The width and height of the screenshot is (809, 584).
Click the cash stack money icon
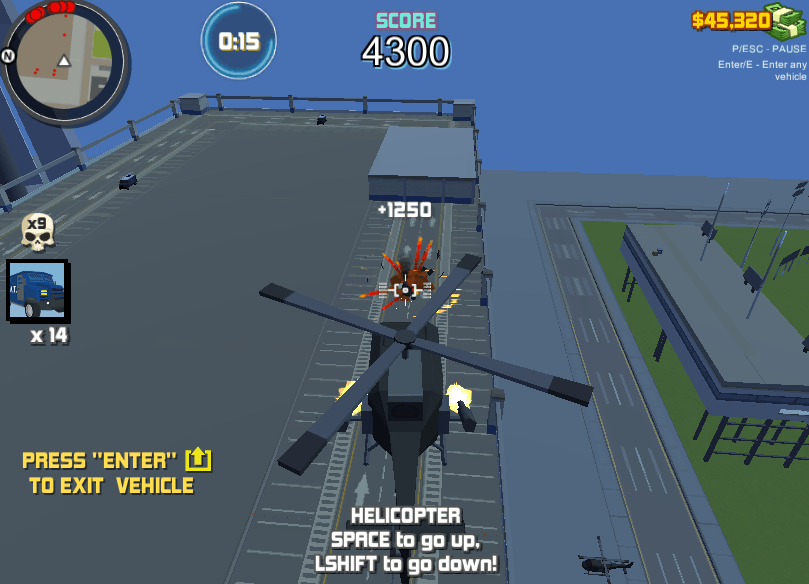[x=787, y=20]
